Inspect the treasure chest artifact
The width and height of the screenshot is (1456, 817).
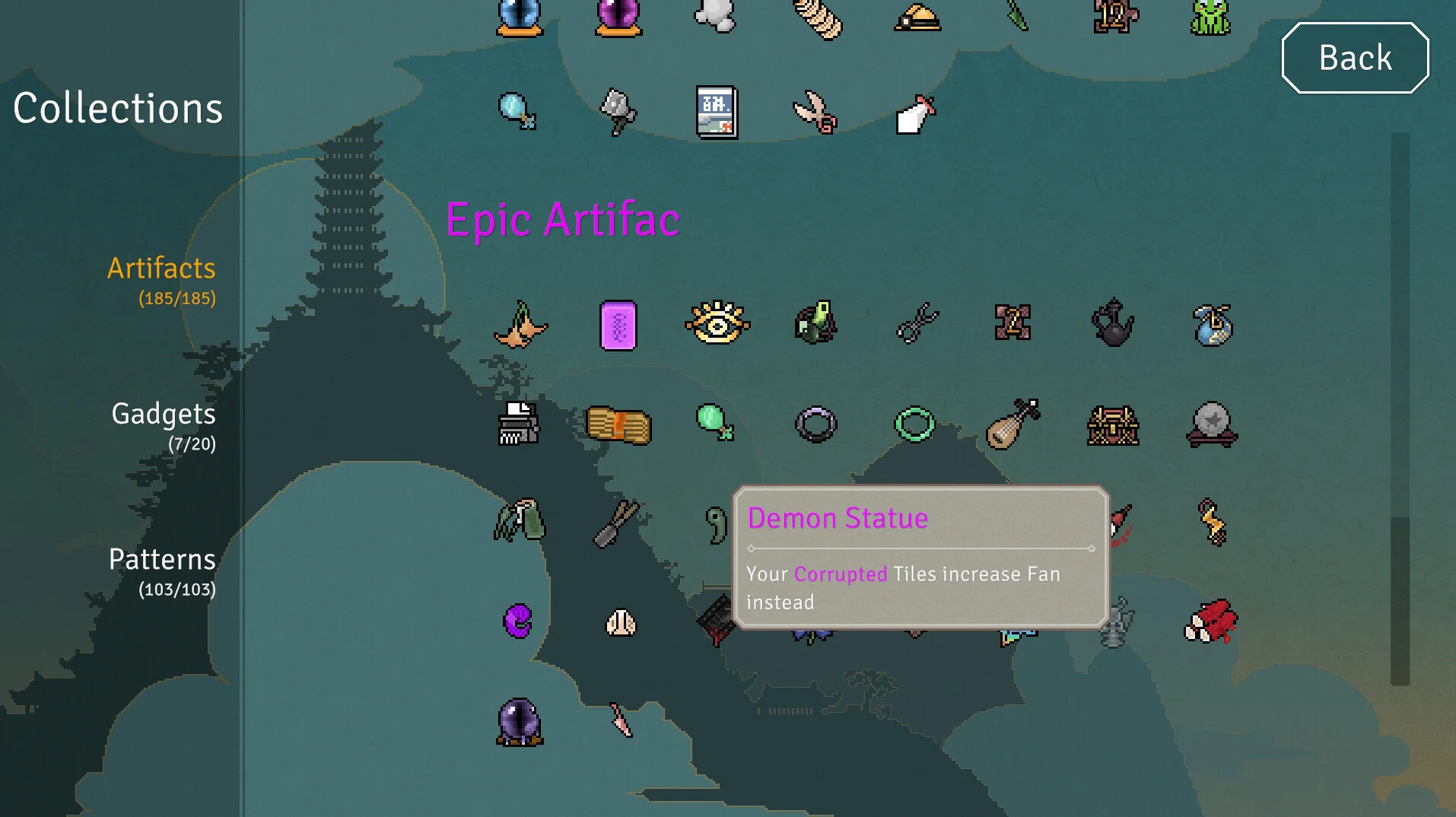click(1112, 424)
